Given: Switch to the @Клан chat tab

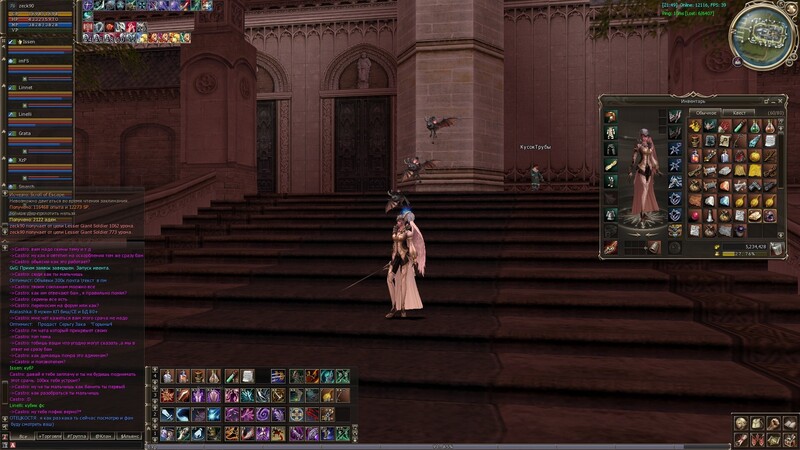Looking at the screenshot, I should coord(103,437).
